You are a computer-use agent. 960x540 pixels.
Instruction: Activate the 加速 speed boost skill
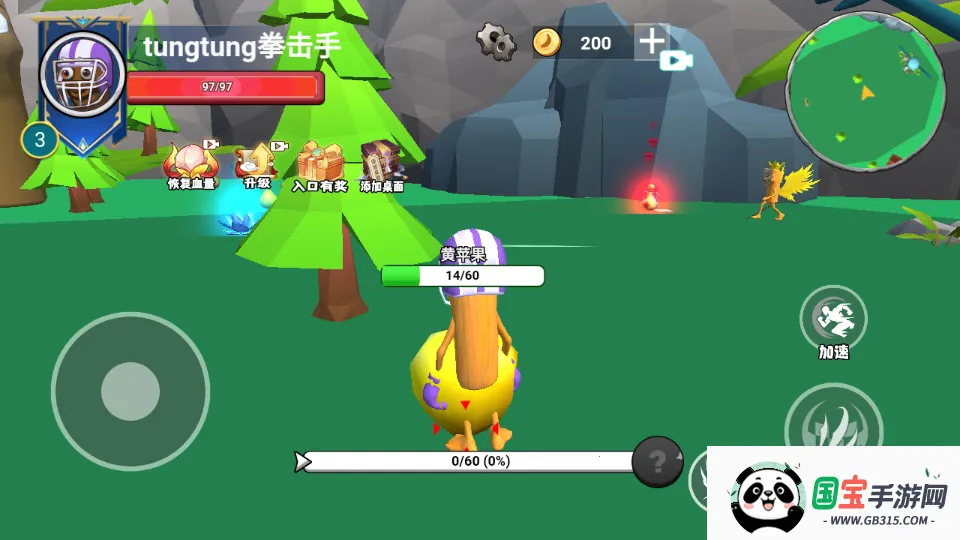point(833,319)
